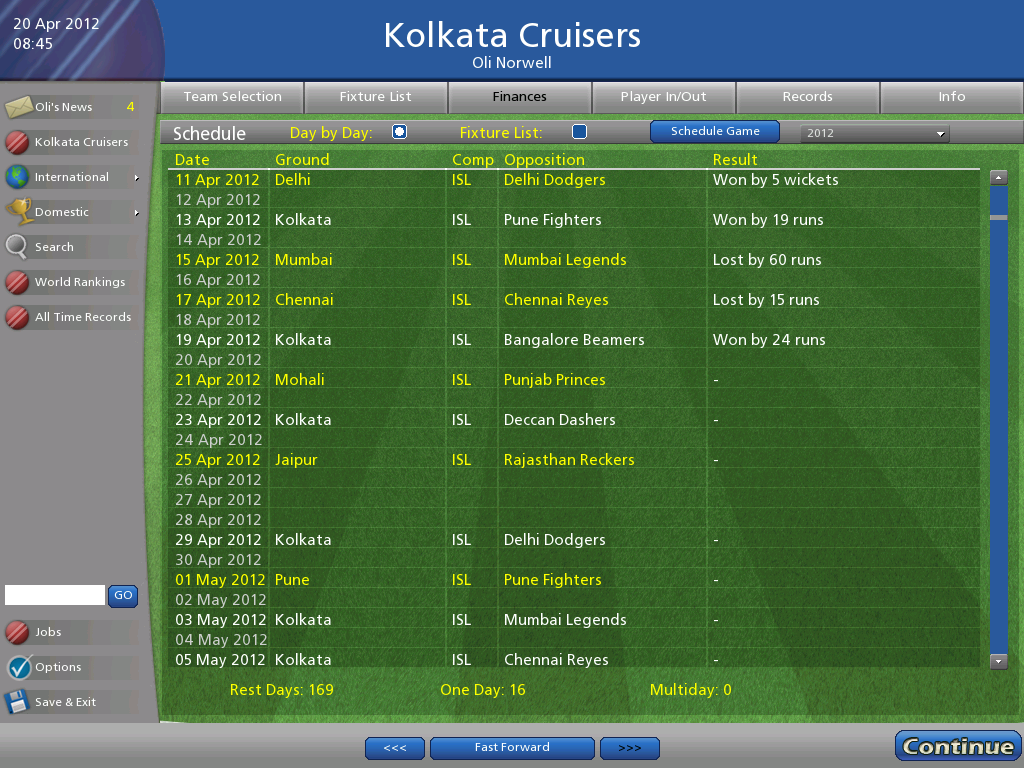Choose Save & Exit
1024x768 pixels.
(65, 702)
